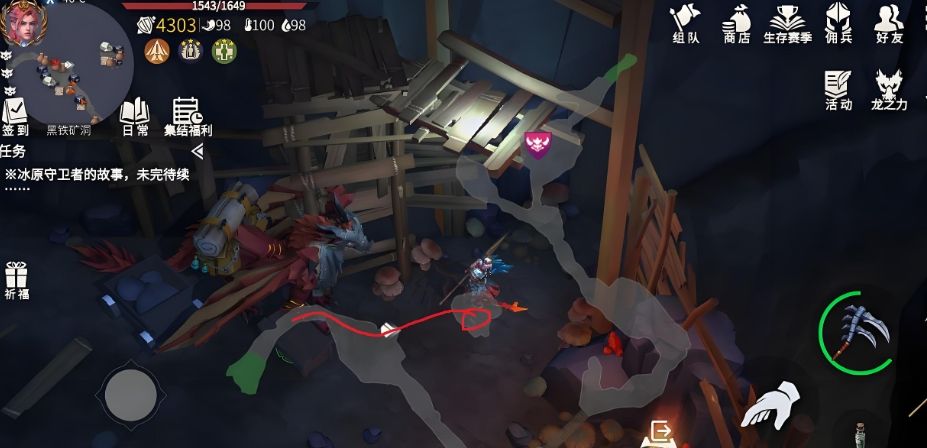Image resolution: width=927 pixels, height=448 pixels.
Task: Select the green cross buff icon
Action: pyautogui.click(x=224, y=50)
